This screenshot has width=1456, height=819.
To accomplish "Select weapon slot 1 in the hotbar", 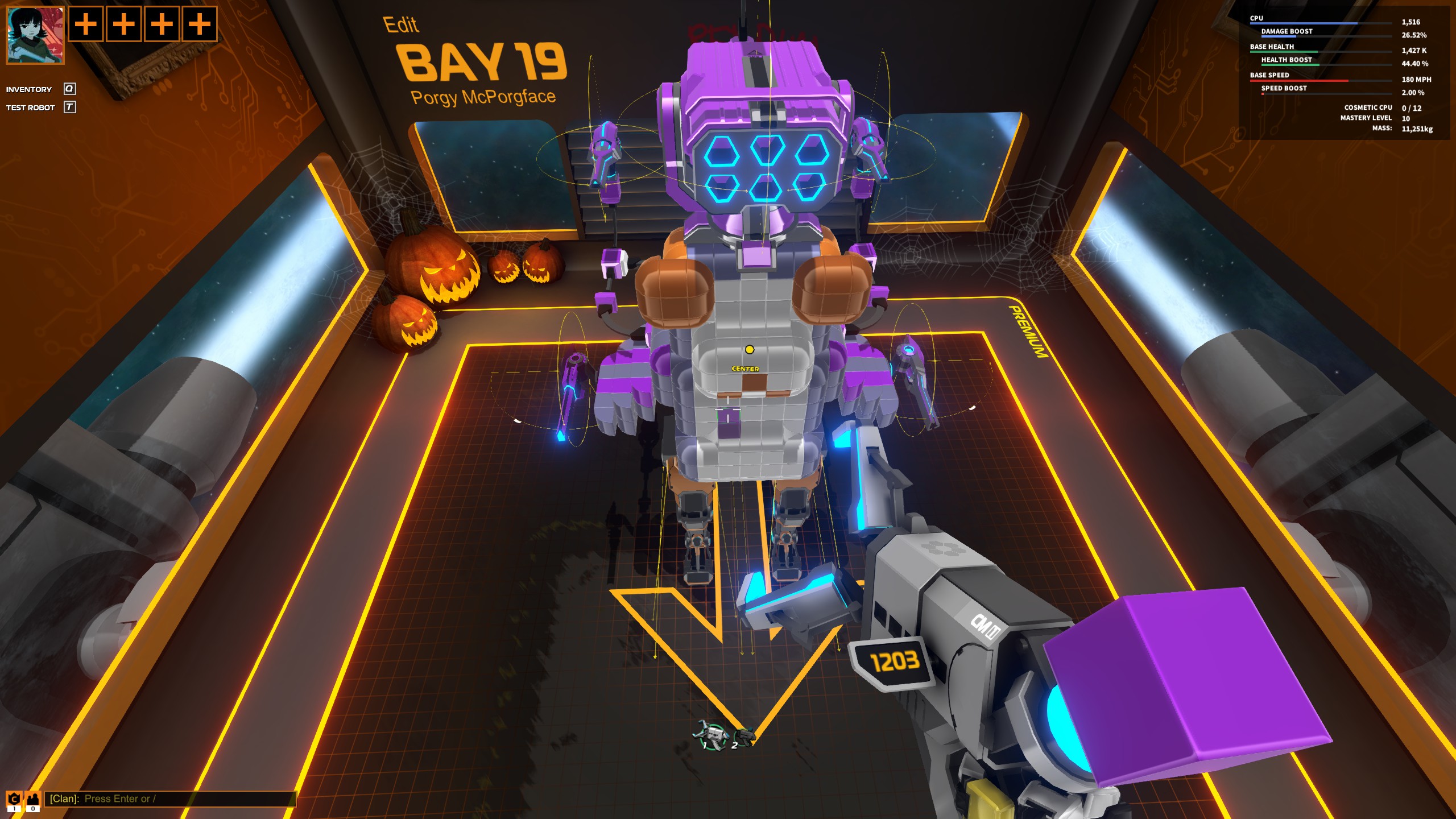I will (x=713, y=737).
